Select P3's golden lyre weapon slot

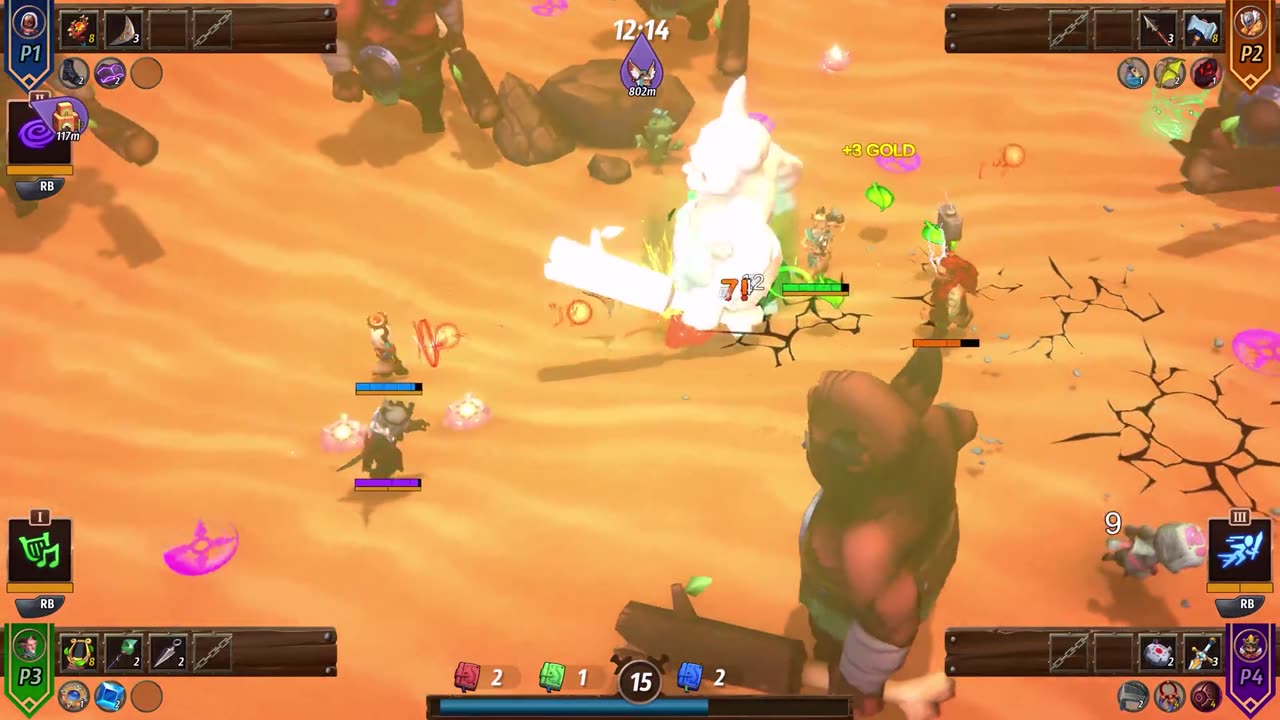point(77,652)
